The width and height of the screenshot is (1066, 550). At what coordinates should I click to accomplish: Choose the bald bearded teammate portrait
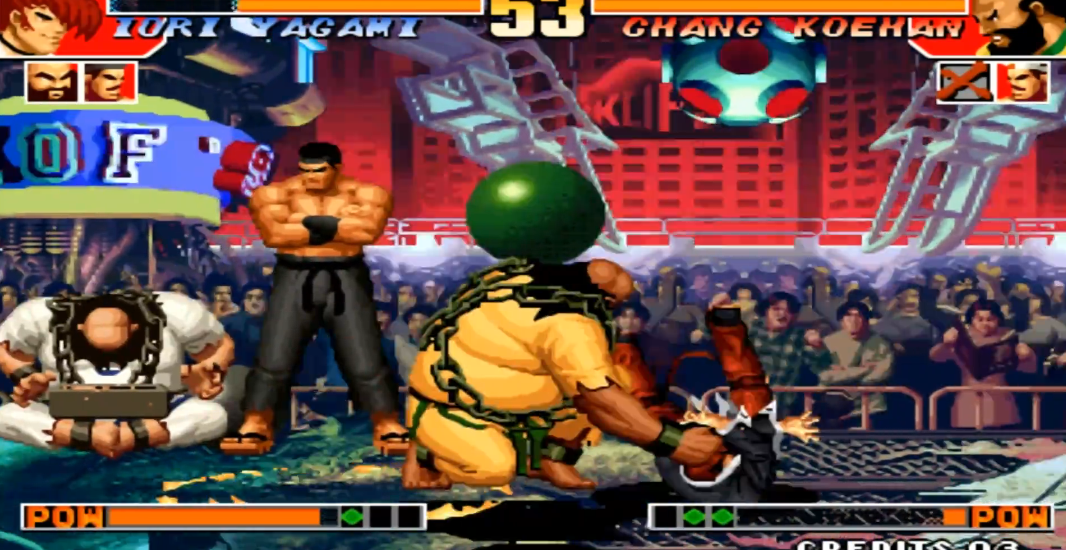click(52, 83)
